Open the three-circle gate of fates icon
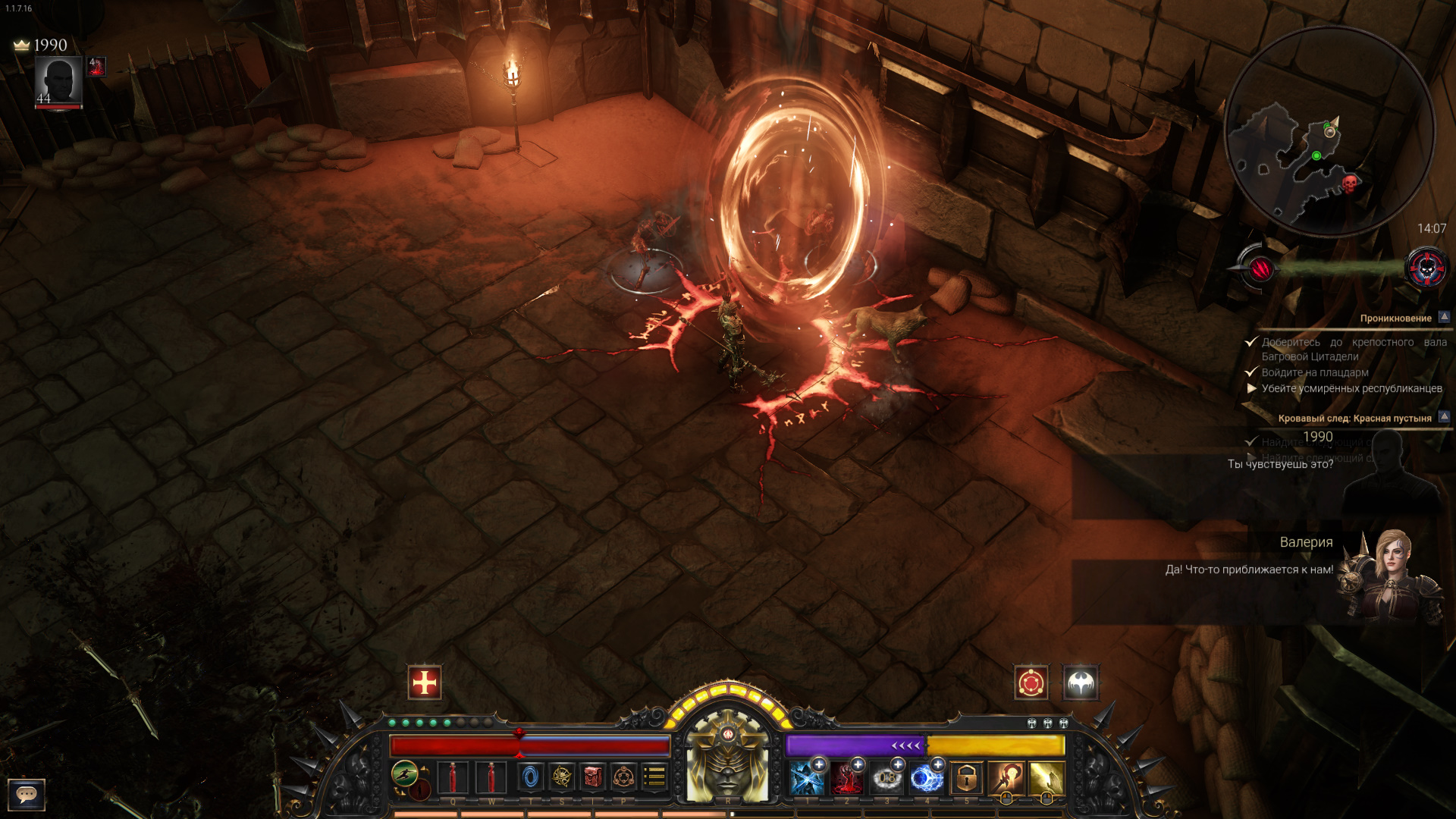The height and width of the screenshot is (819, 1456). [623, 777]
